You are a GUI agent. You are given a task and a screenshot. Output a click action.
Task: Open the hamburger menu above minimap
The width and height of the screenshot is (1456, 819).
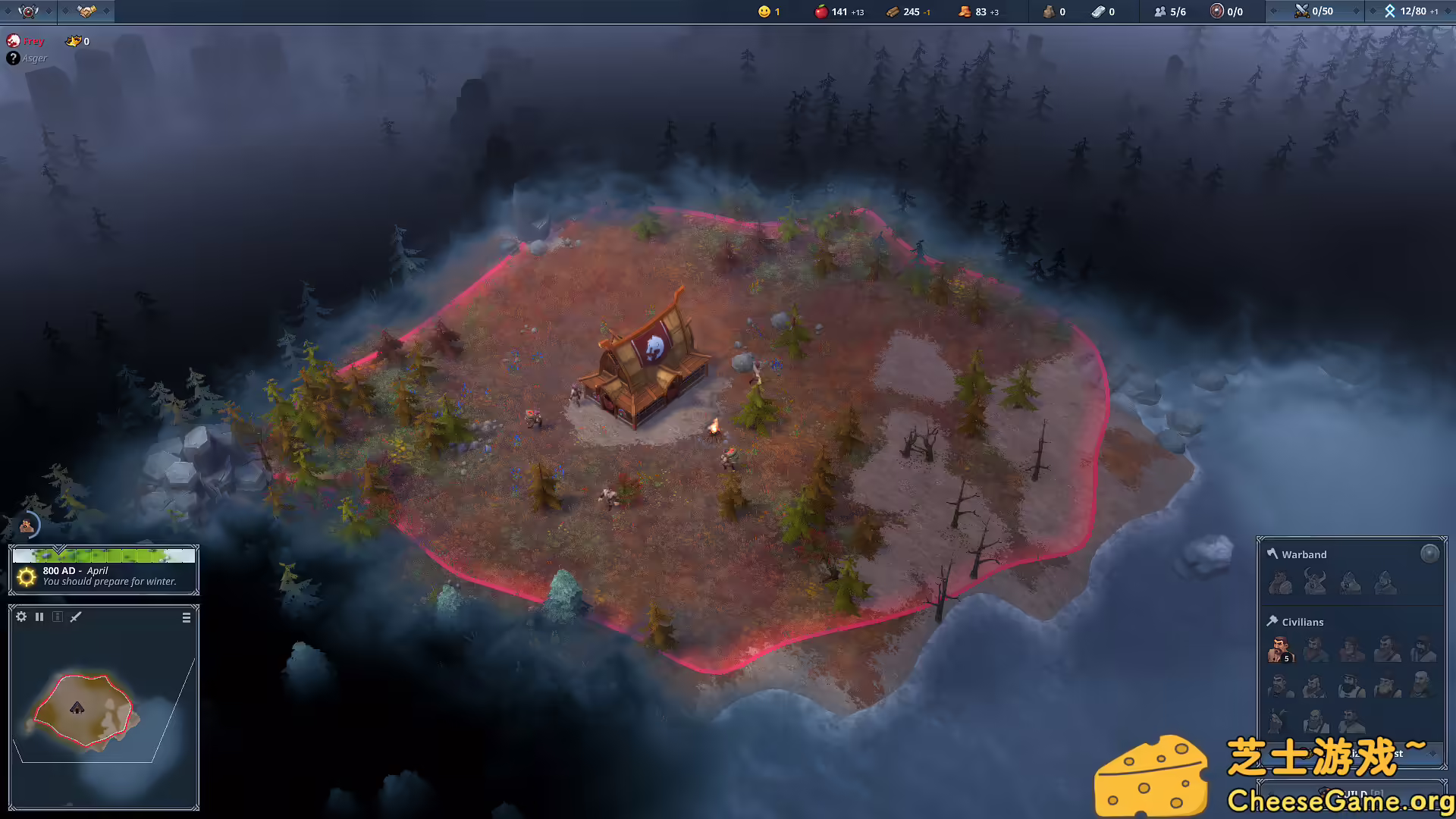(186, 617)
